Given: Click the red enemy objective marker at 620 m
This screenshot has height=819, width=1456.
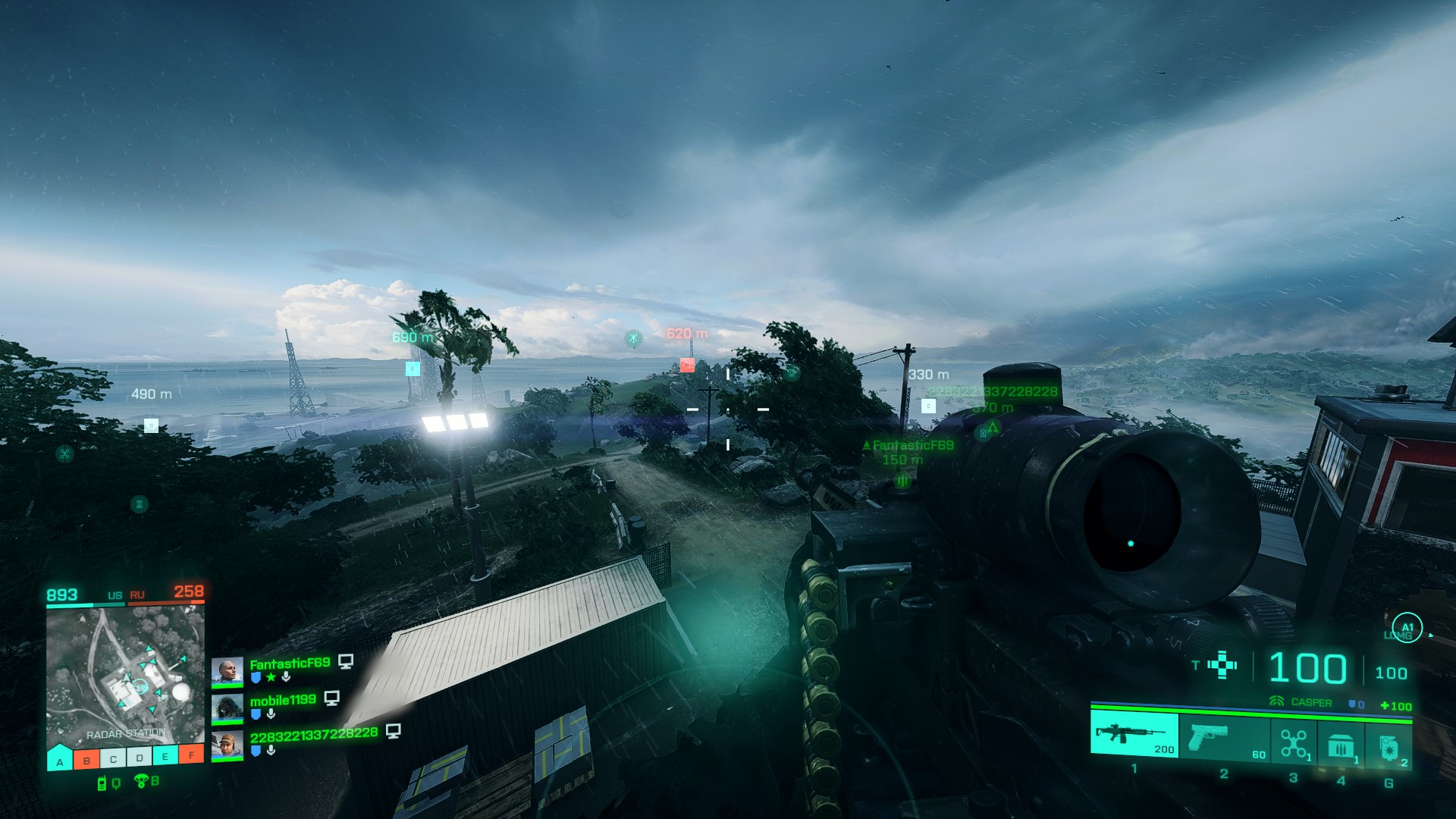Looking at the screenshot, I should 687,366.
